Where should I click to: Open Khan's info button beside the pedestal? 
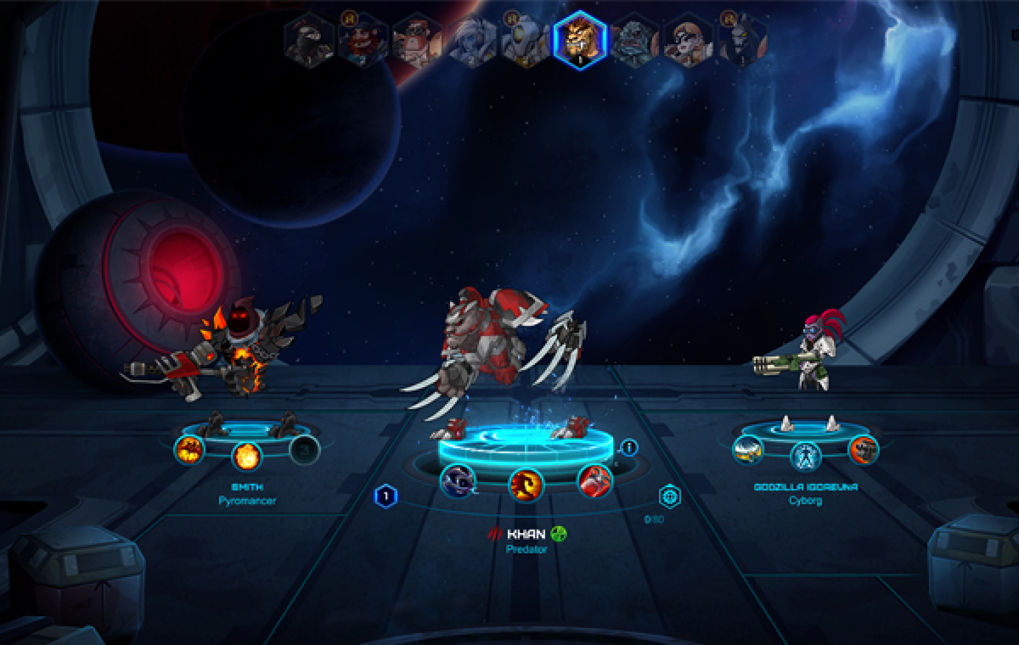coord(629,448)
